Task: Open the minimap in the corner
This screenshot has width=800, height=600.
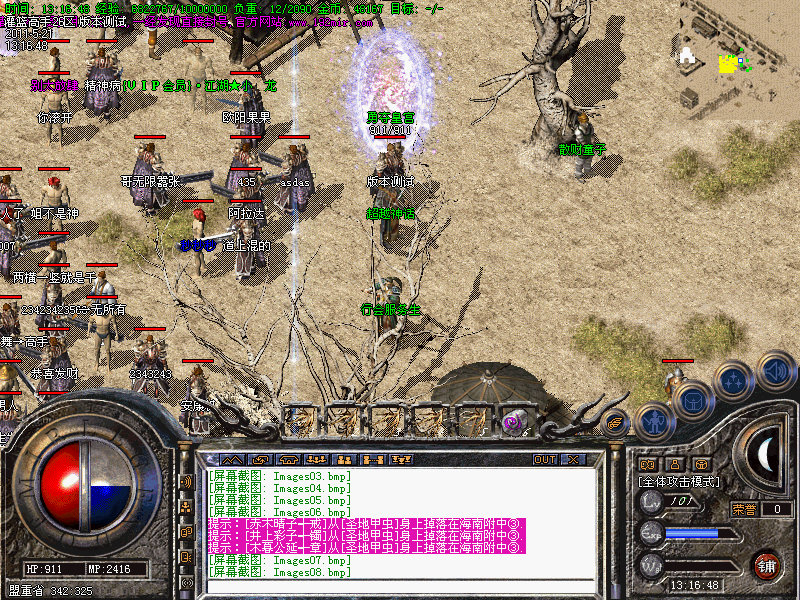Action: (x=742, y=50)
